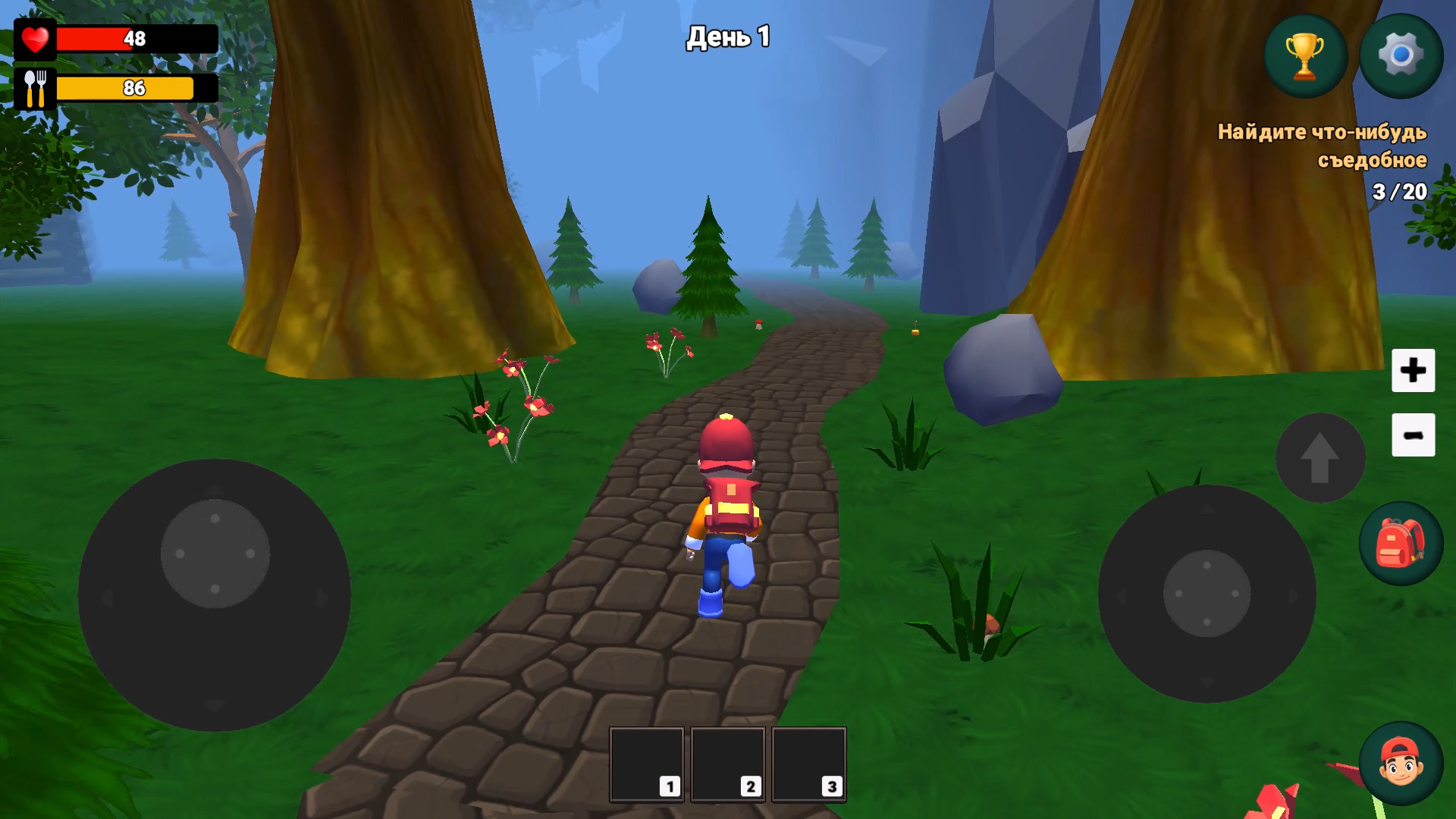Zoom out with the minus button
The image size is (1456, 819).
click(1413, 434)
